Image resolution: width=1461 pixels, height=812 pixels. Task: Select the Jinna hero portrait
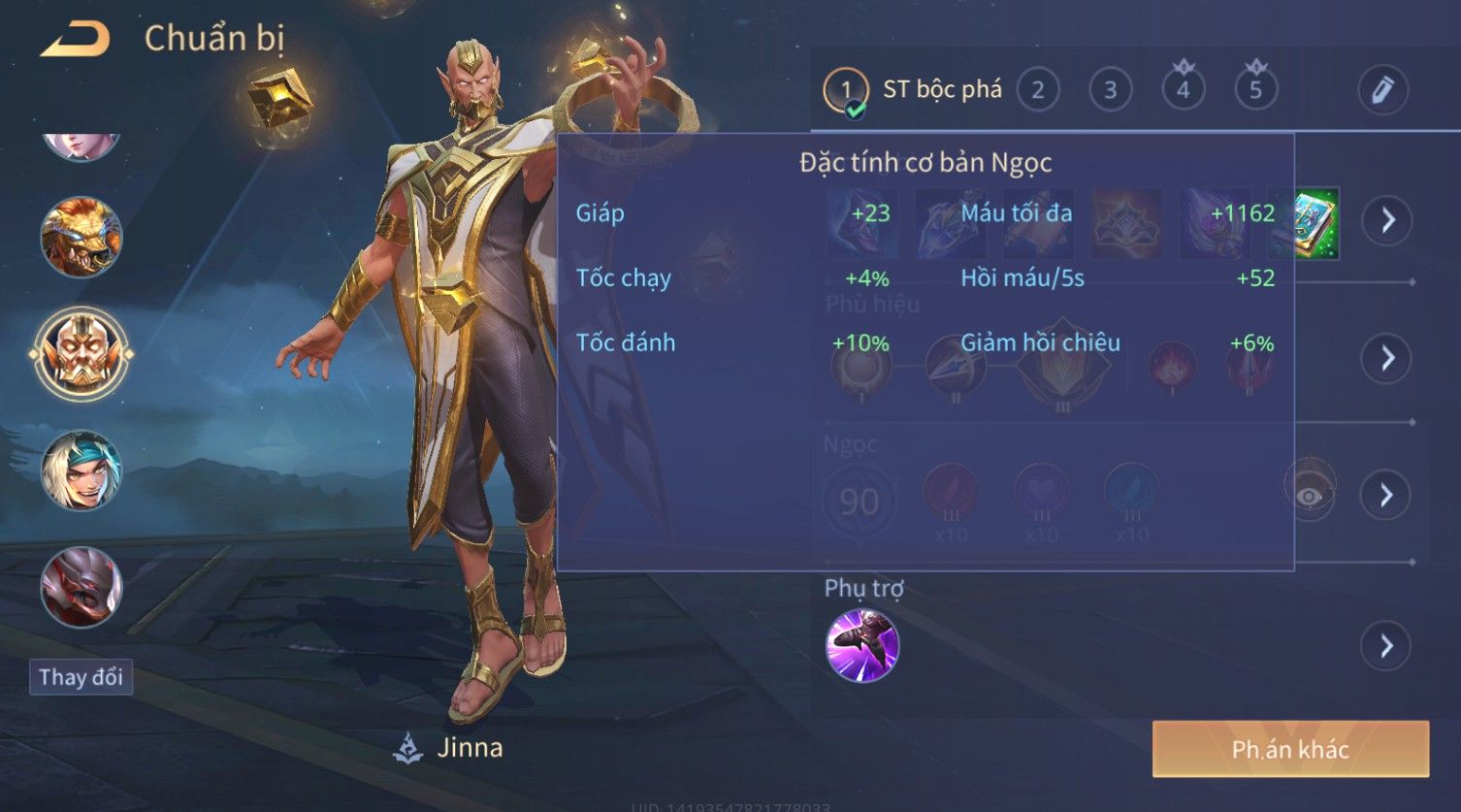coord(81,354)
